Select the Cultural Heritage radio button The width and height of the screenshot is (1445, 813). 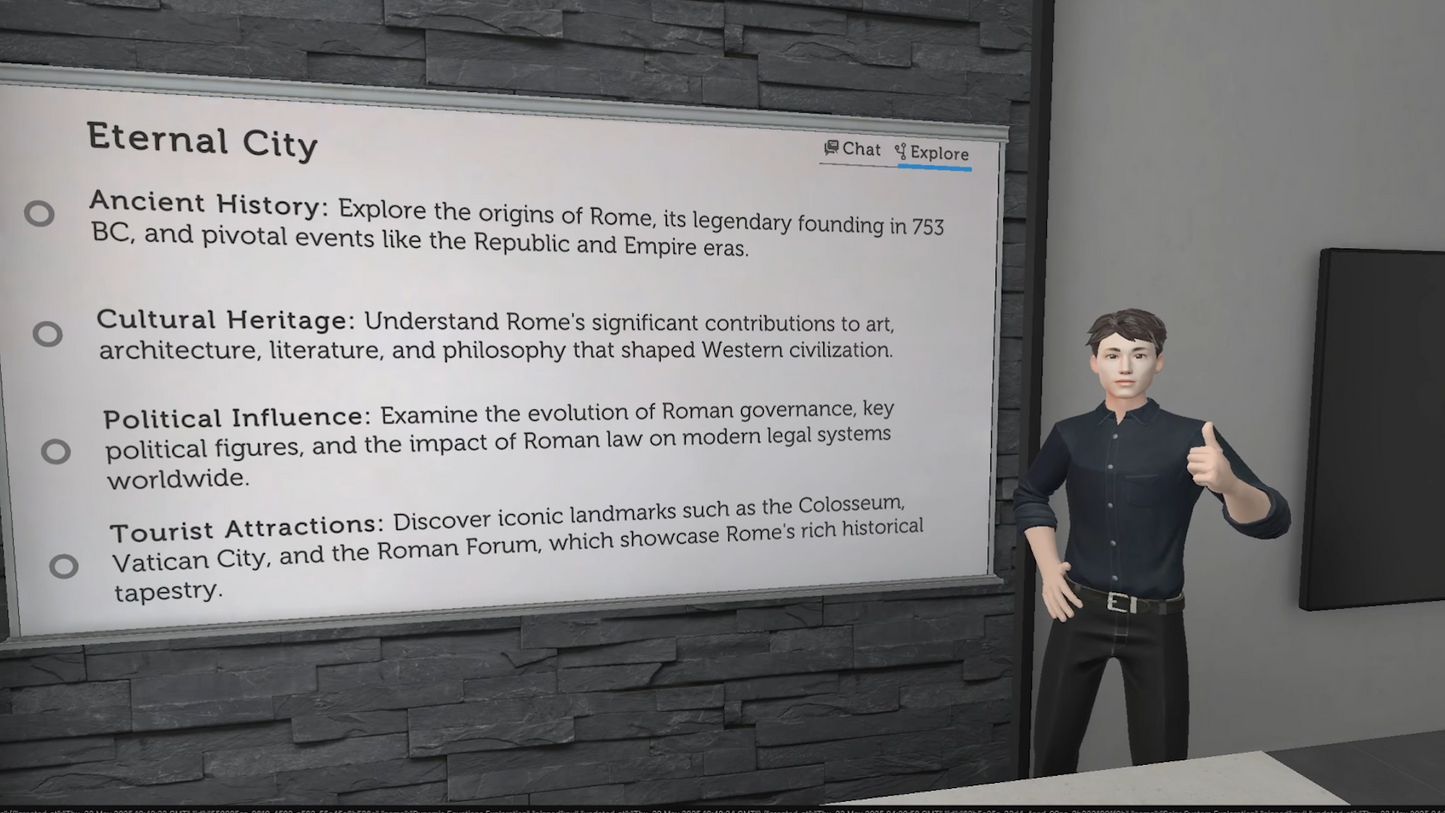pyautogui.click(x=49, y=333)
